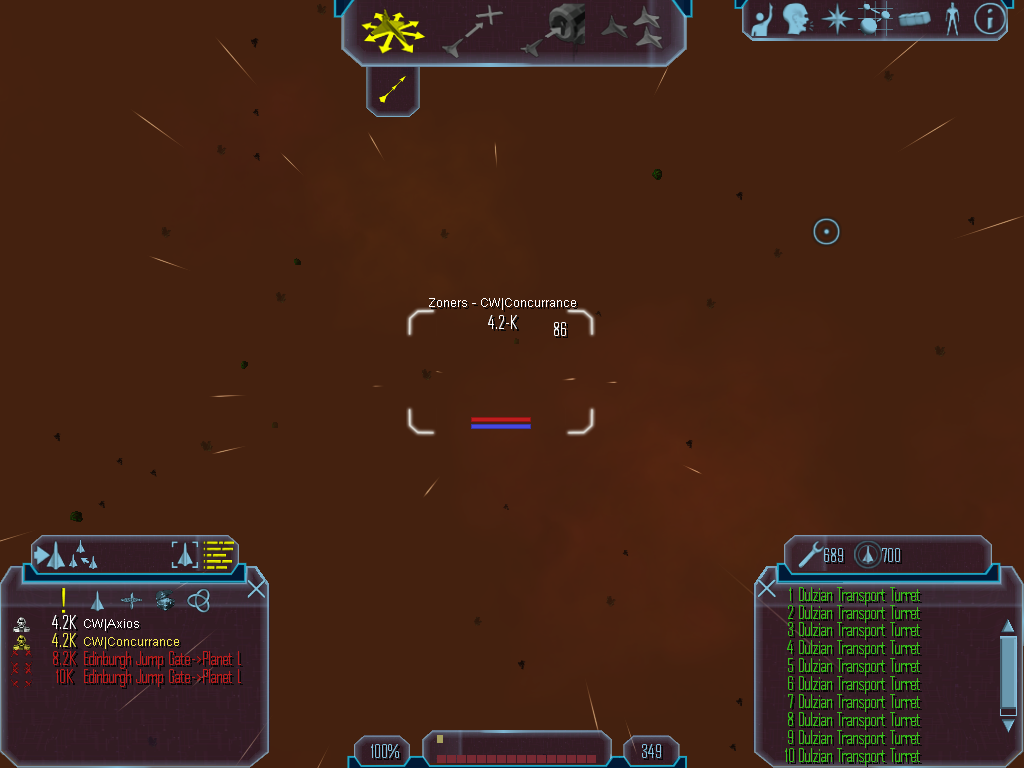1024x768 pixels.
Task: Open the cargo container inventory icon
Action: (914, 19)
